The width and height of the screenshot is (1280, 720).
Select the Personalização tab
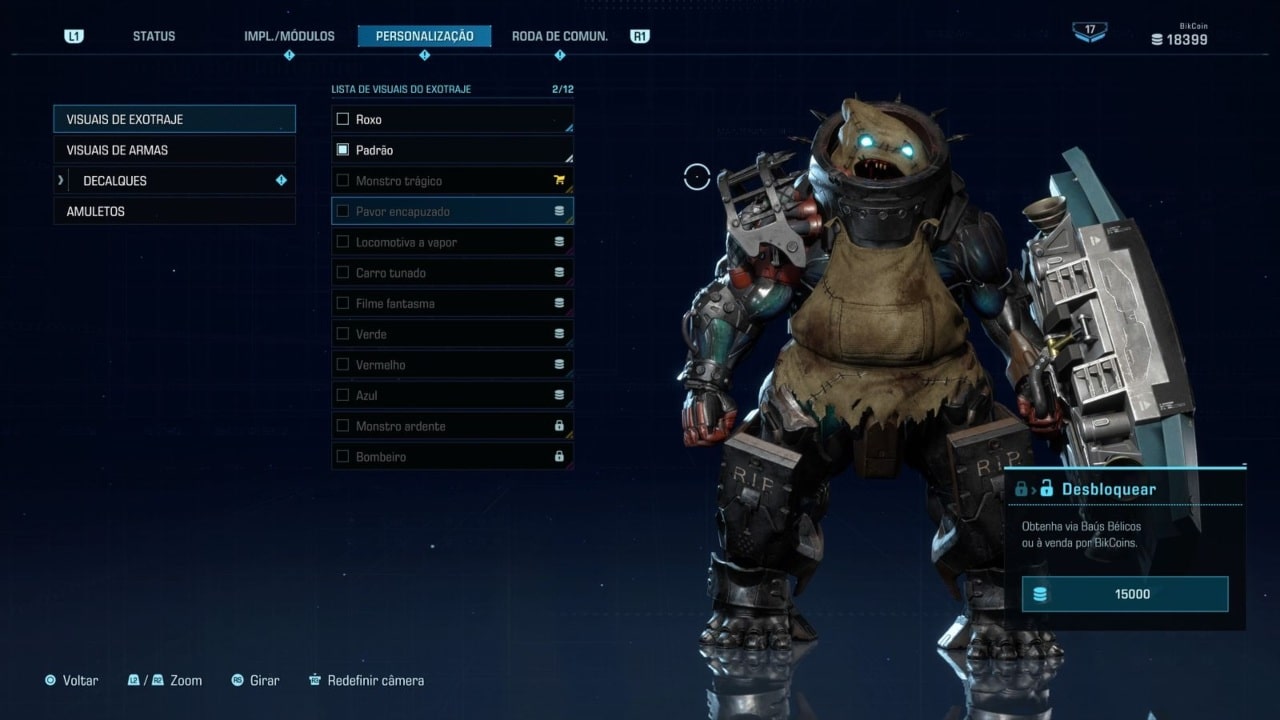click(x=424, y=36)
